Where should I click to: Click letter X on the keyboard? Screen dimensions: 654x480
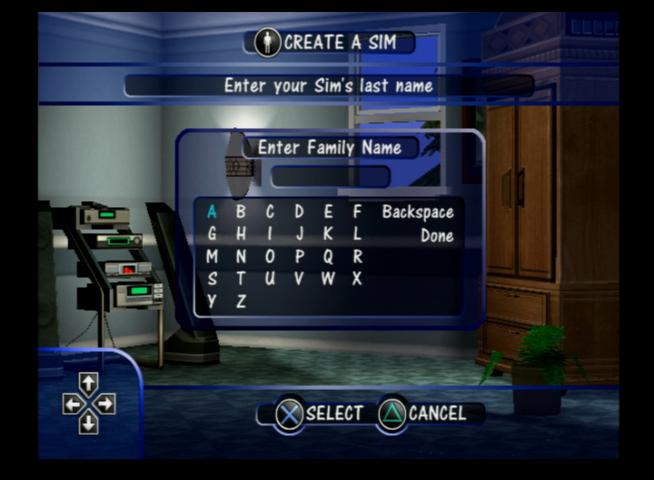(x=357, y=278)
